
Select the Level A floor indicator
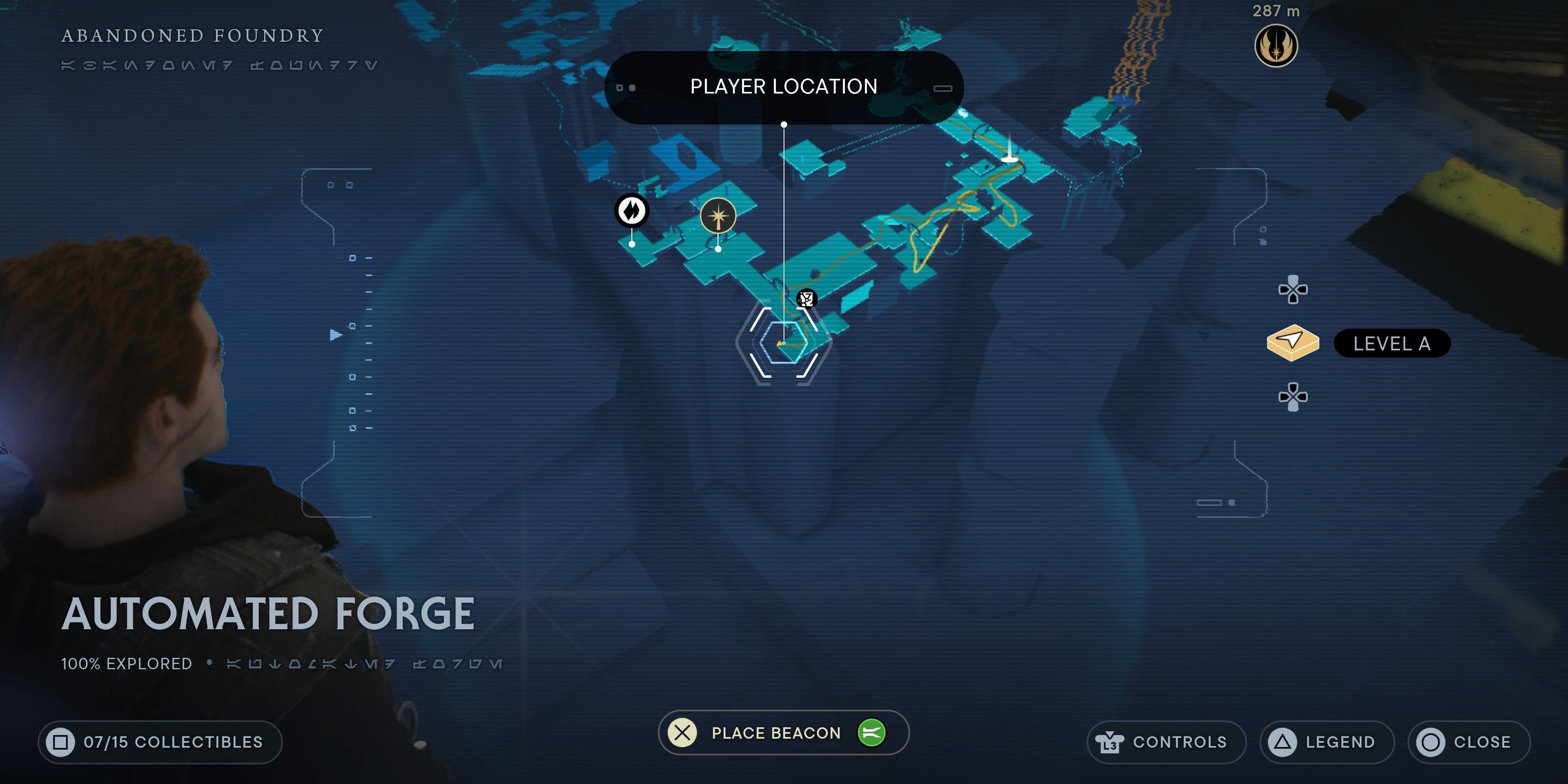[1392, 344]
